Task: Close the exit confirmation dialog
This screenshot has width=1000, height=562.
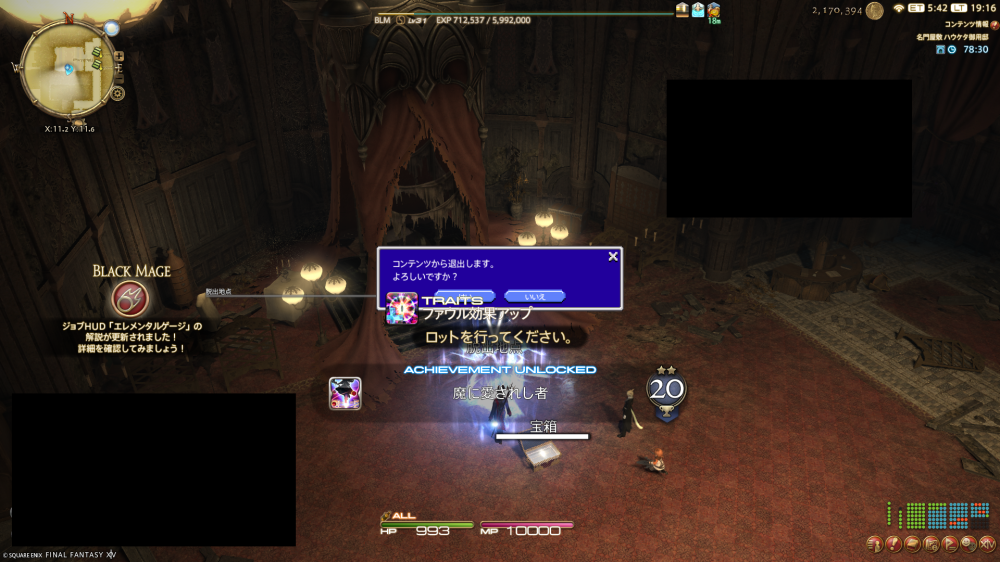Action: (613, 257)
